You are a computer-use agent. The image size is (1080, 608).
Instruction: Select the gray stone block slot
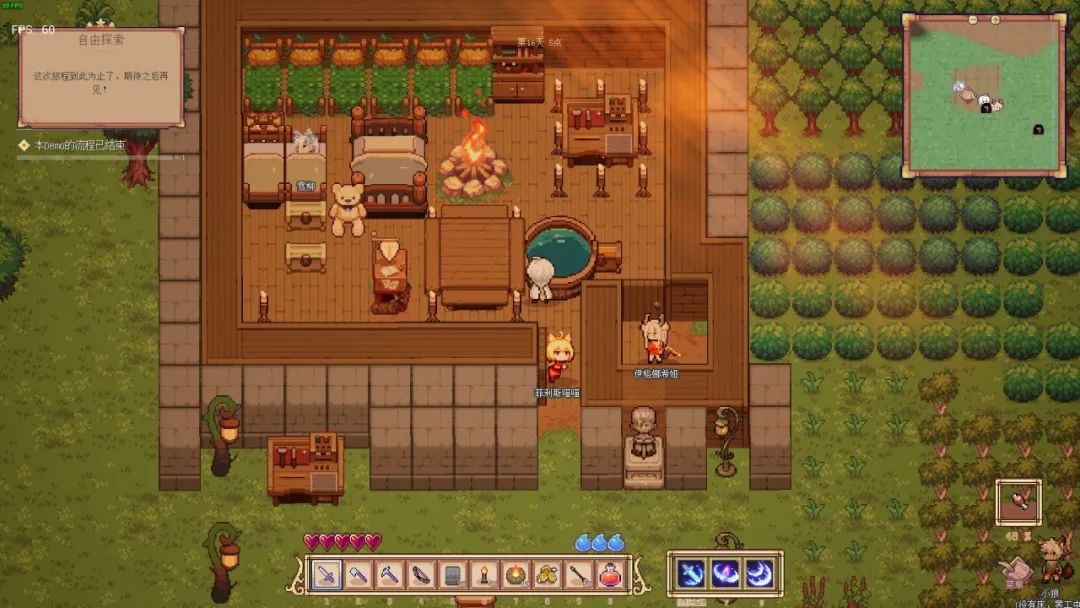[x=452, y=574]
